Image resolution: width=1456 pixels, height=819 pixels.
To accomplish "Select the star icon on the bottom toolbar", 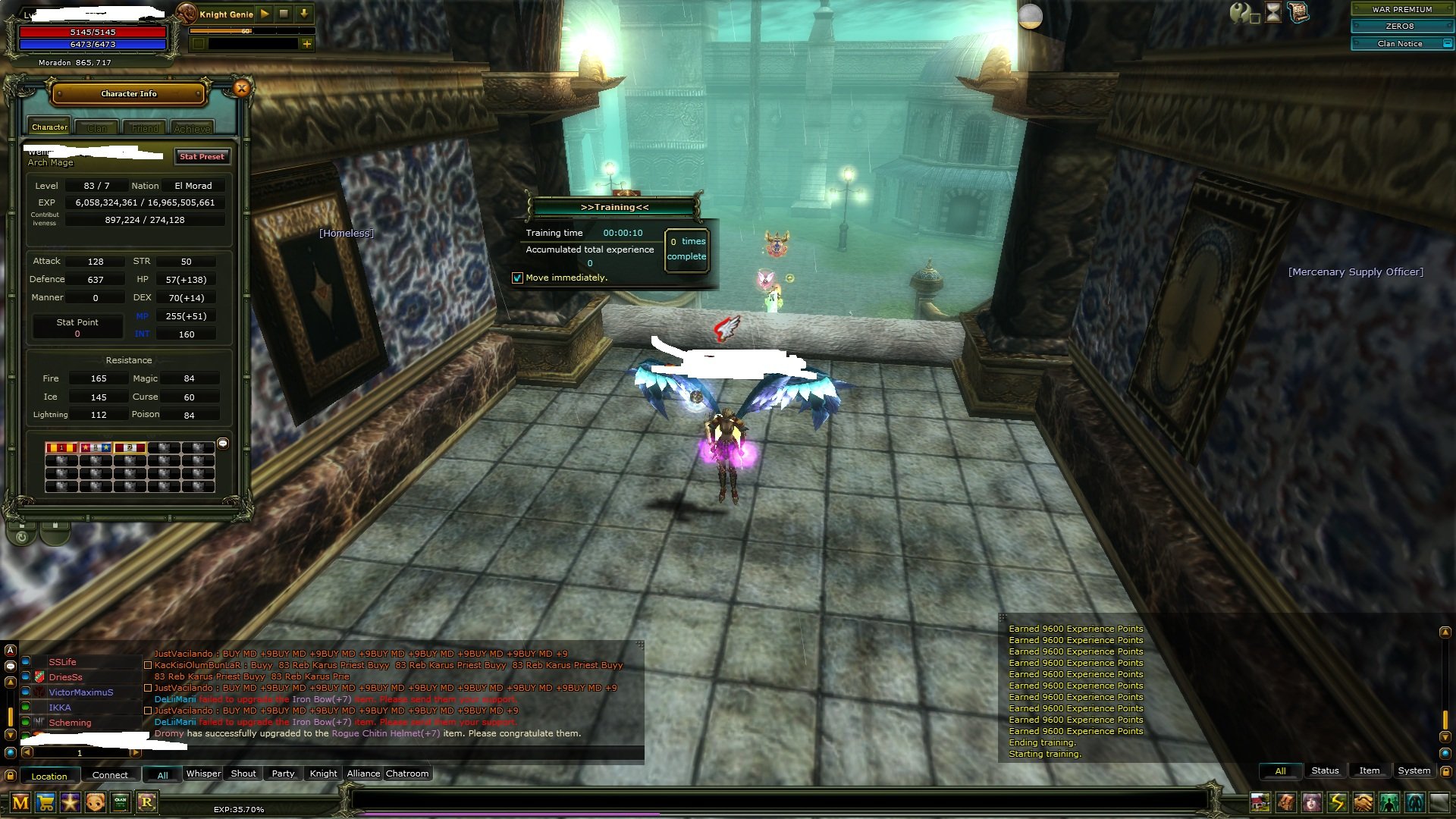I will pos(71,802).
